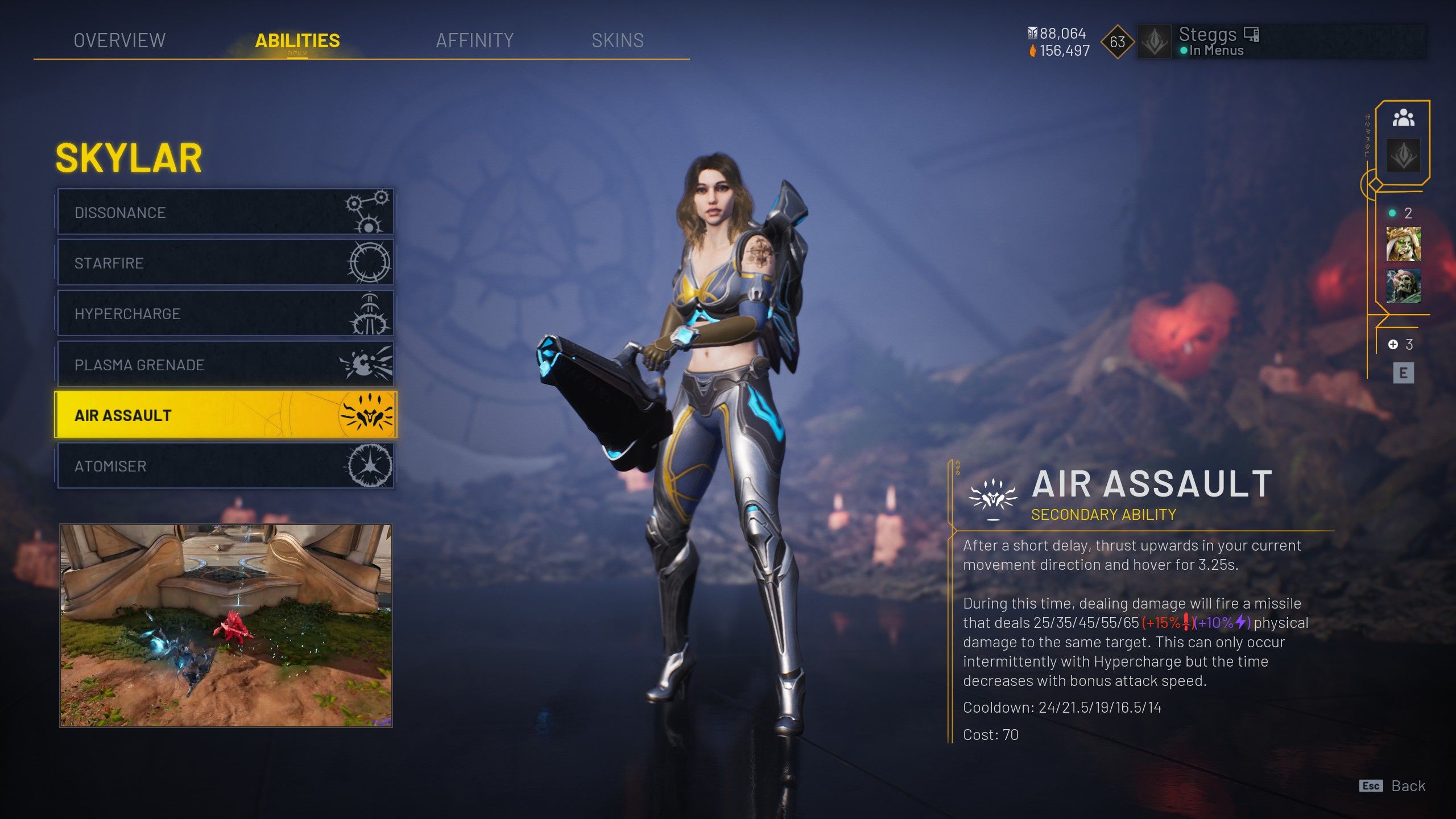1456x819 pixels.
Task: Click the highlighted Air Assault ability
Action: (225, 415)
